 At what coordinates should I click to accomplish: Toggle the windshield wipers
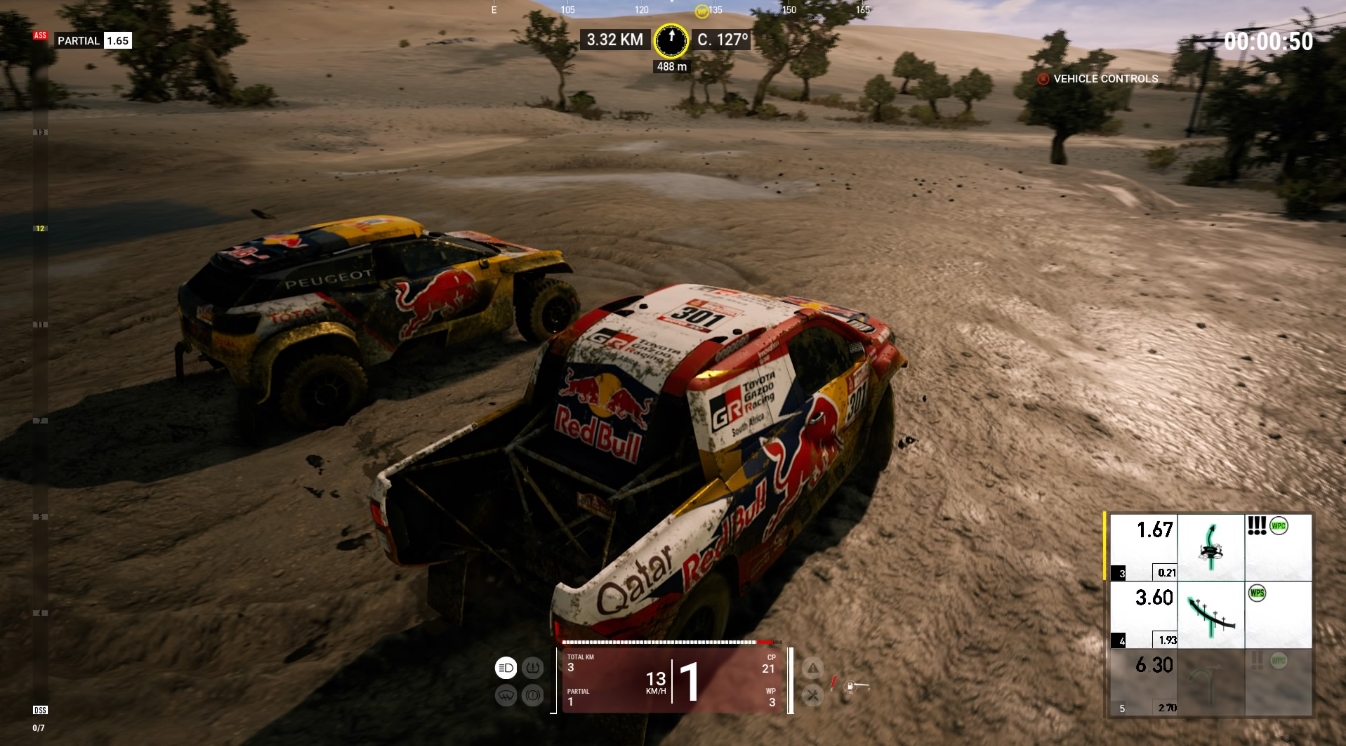click(505, 695)
